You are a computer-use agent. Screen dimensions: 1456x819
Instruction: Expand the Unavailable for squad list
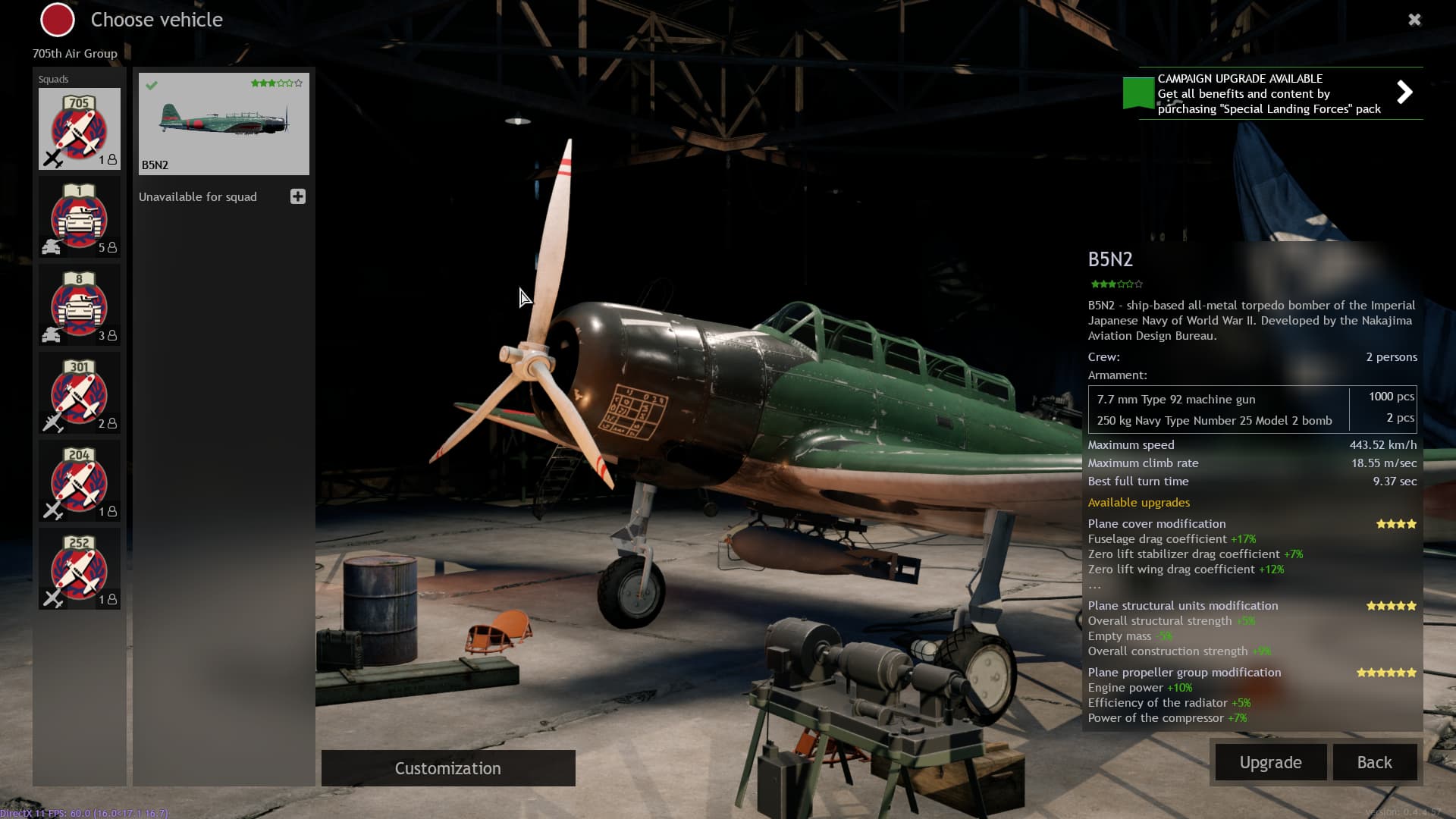point(298,197)
